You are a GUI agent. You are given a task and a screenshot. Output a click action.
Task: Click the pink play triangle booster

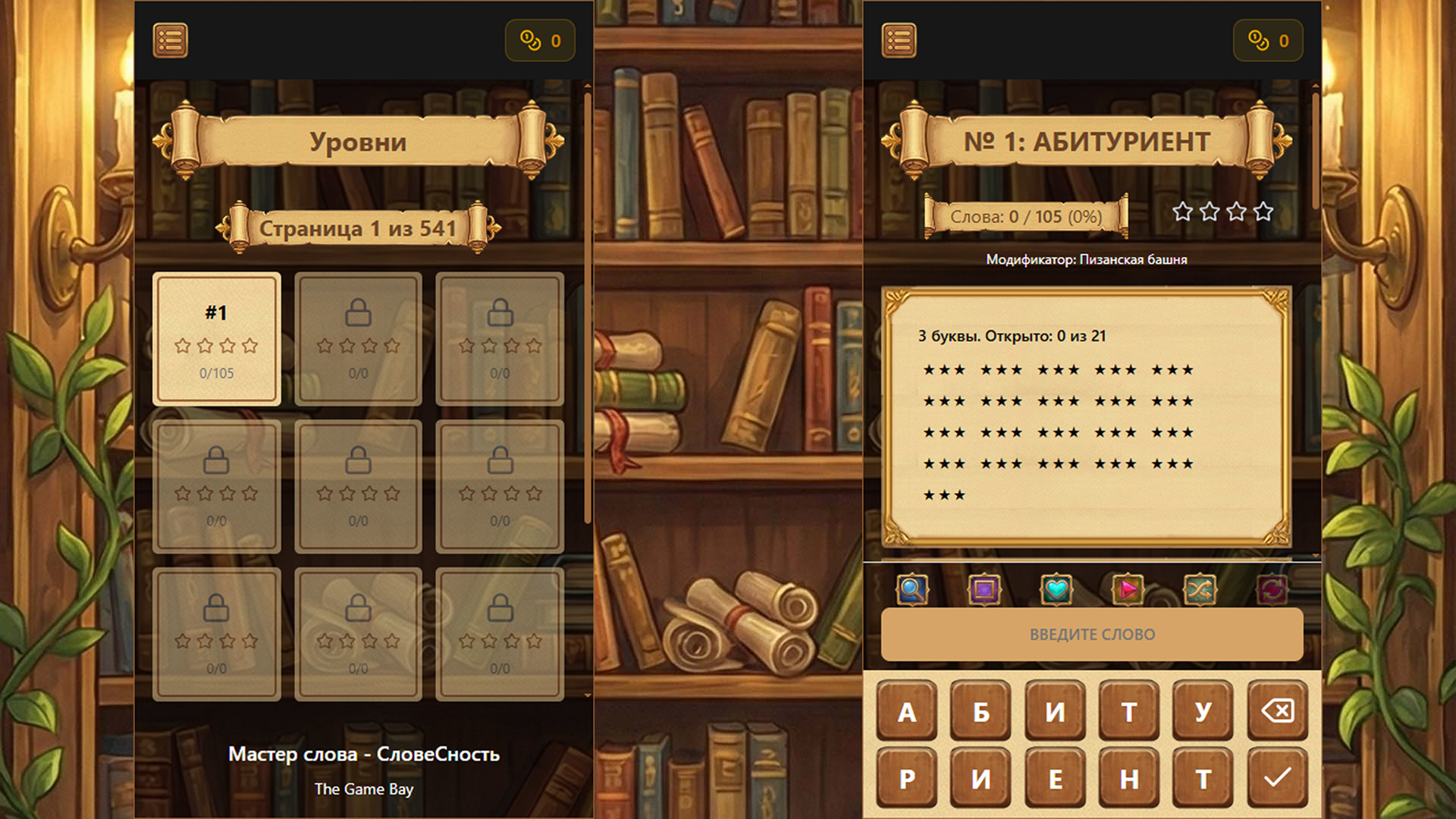[x=1127, y=591]
